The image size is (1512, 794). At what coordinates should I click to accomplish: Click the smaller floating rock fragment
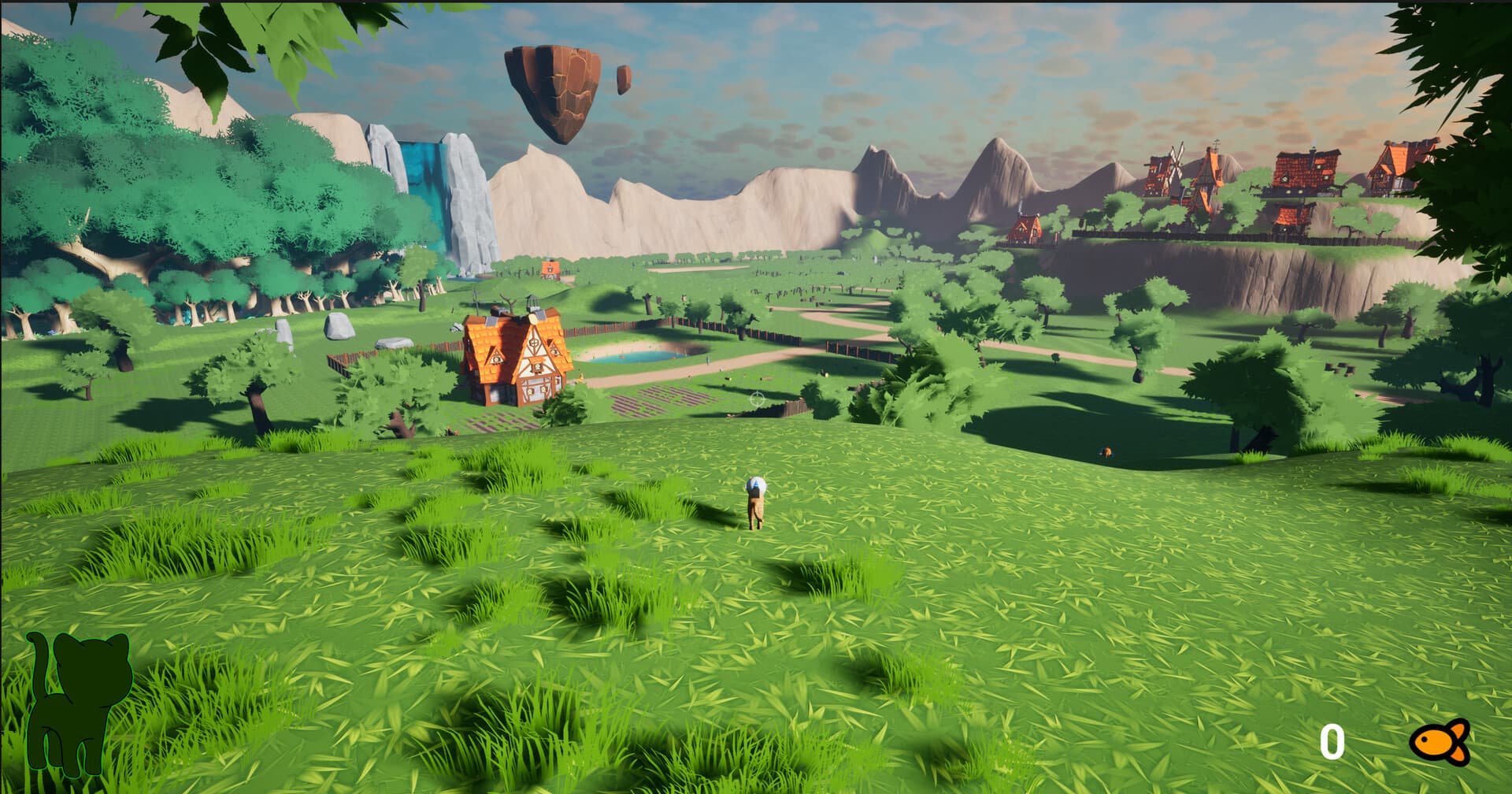coord(626,79)
